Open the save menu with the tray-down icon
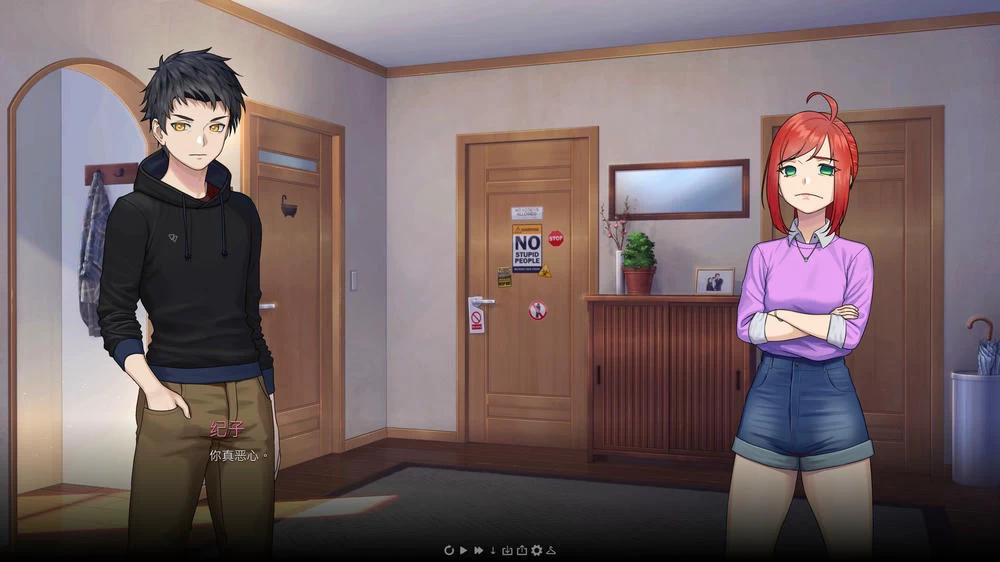 point(507,550)
